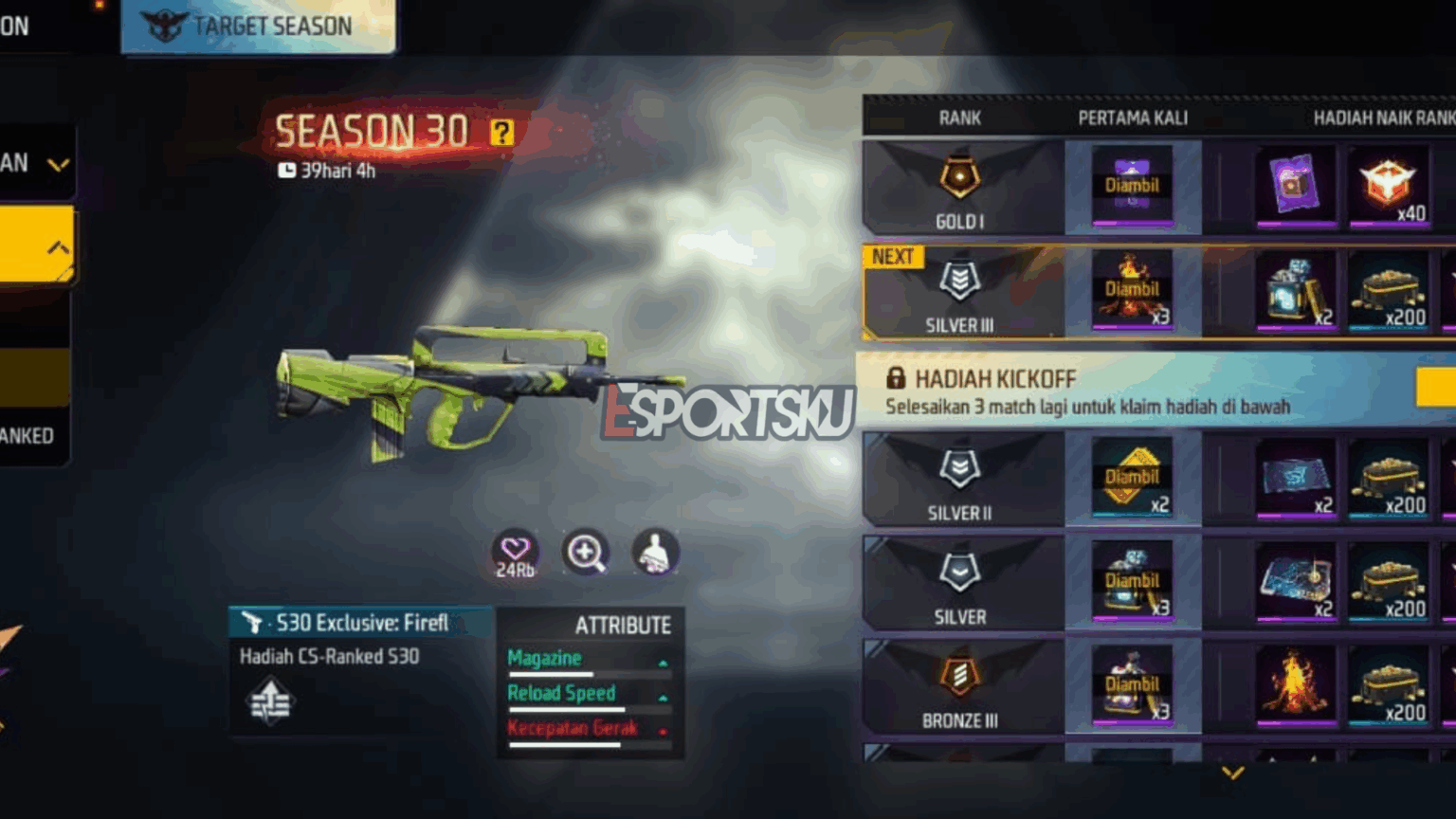Click the Hadiah CS-Ranked S30 label
Screen dimensions: 1456x819
click(x=329, y=657)
